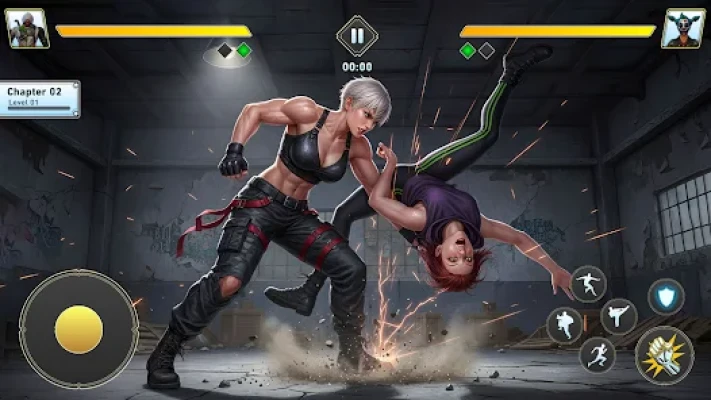Image resolution: width=711 pixels, height=400 pixels.
Task: Select the Chapter 02 Level 01 panel
Action: click(39, 98)
